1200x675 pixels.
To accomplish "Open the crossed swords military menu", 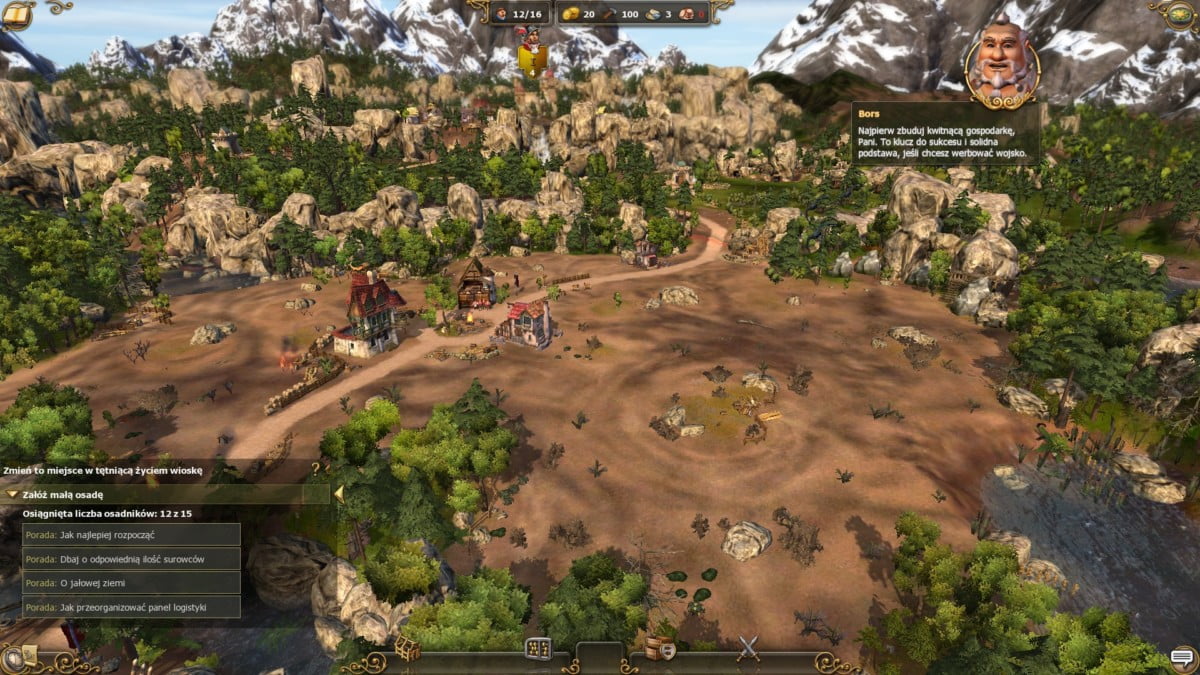I will 748,648.
